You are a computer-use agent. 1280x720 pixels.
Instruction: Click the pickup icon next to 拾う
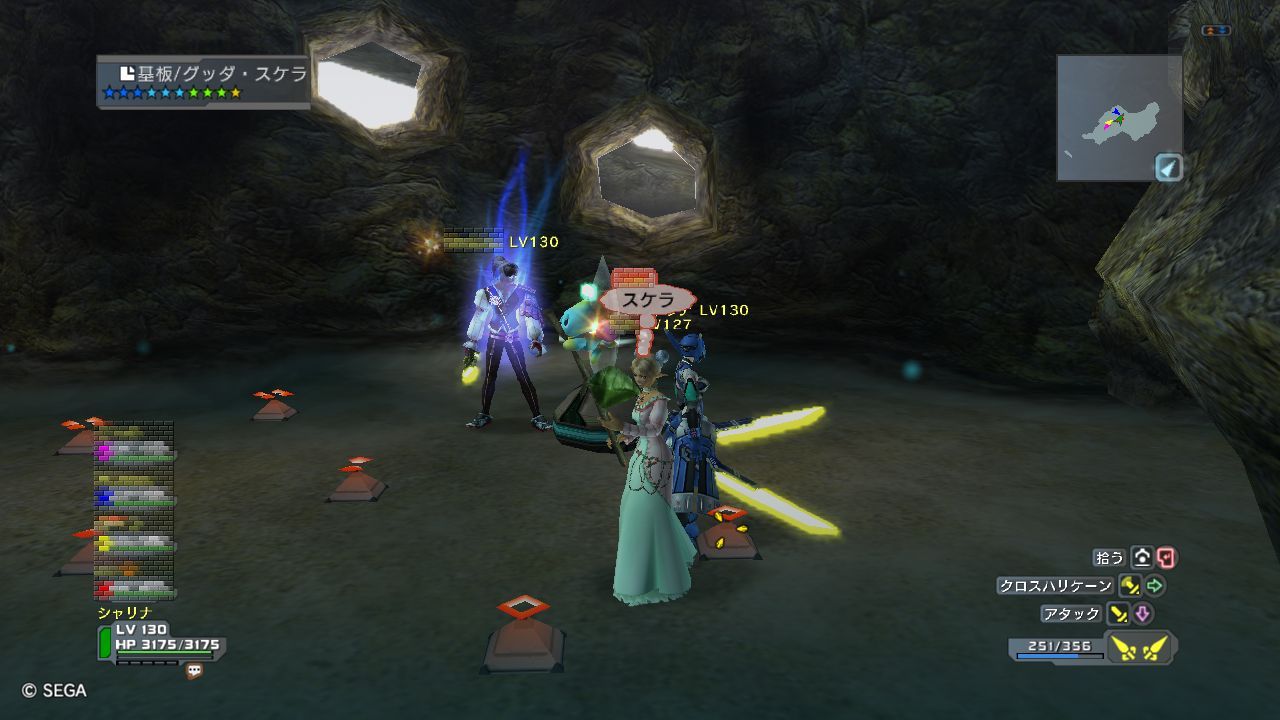pyautogui.click(x=1142, y=558)
